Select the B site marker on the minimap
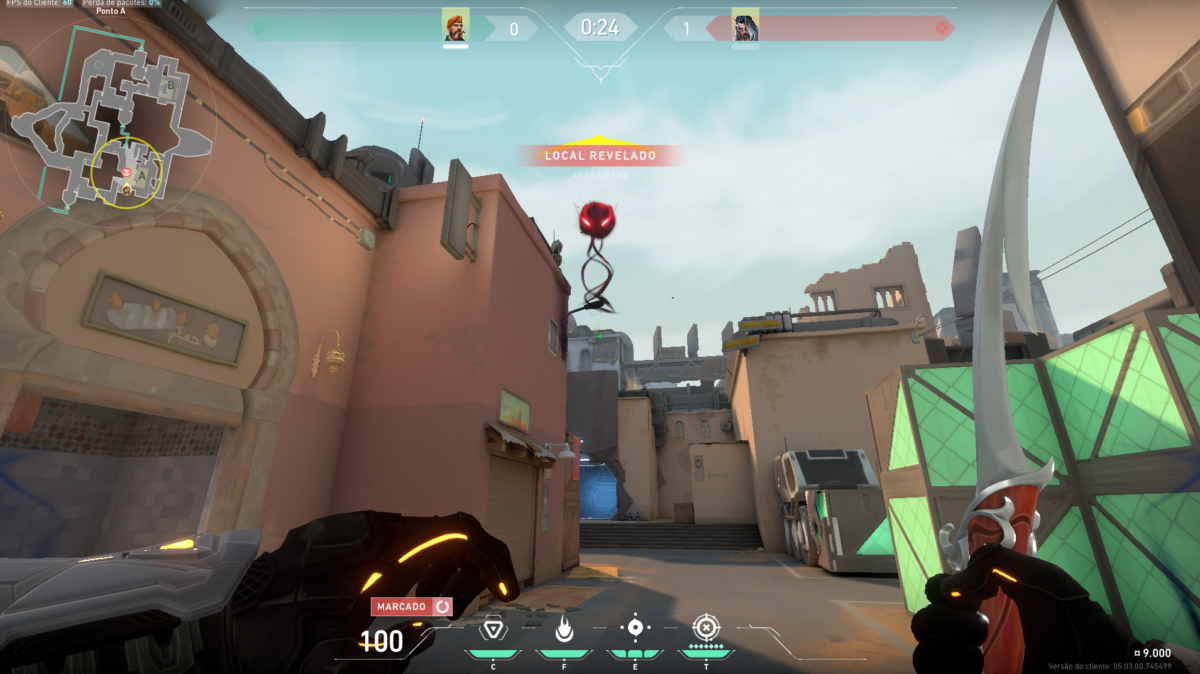The image size is (1200, 674). pyautogui.click(x=170, y=86)
